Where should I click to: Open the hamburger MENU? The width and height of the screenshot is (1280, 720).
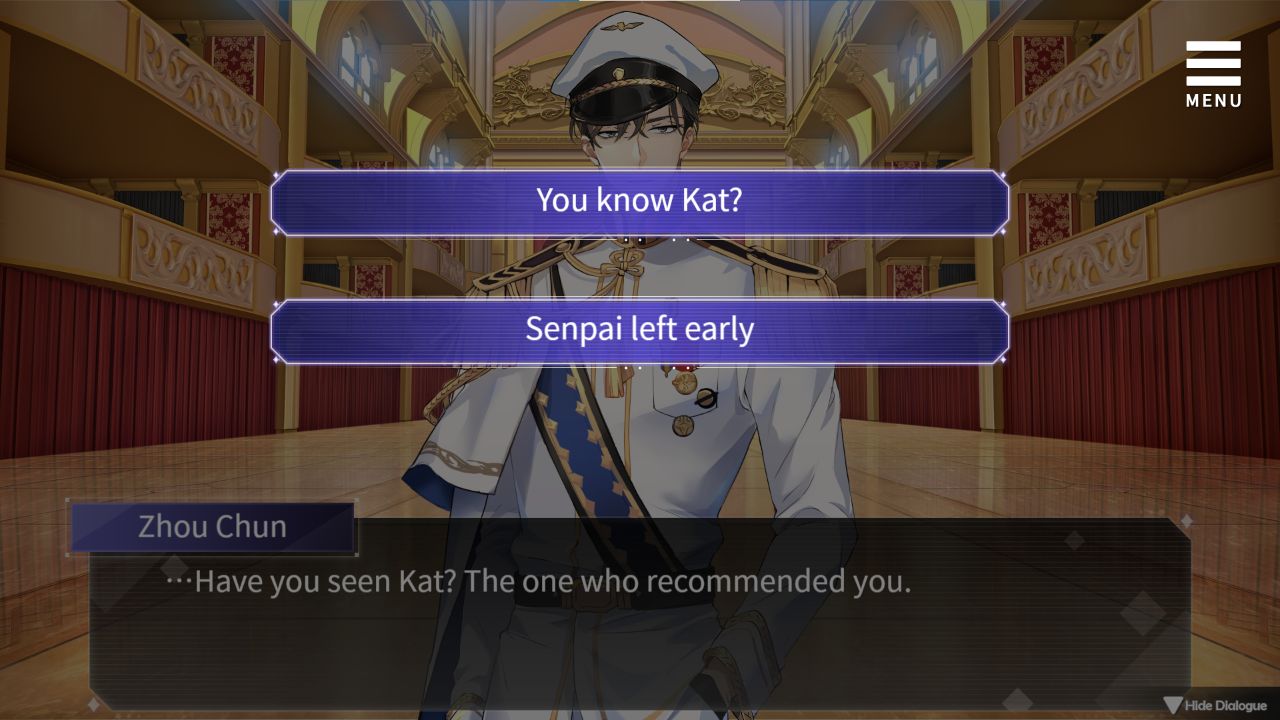(1213, 73)
